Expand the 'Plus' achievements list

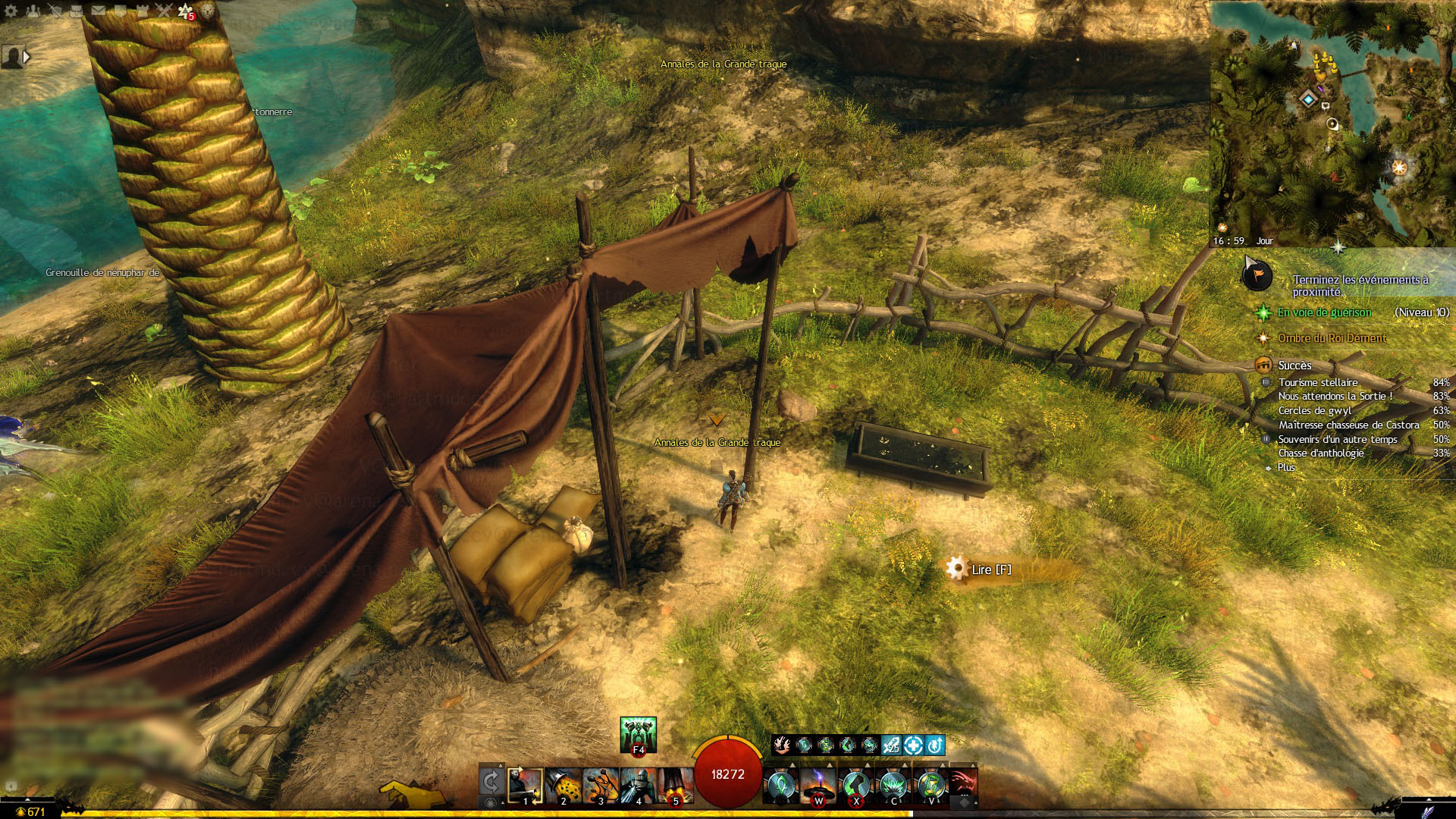[x=1286, y=467]
